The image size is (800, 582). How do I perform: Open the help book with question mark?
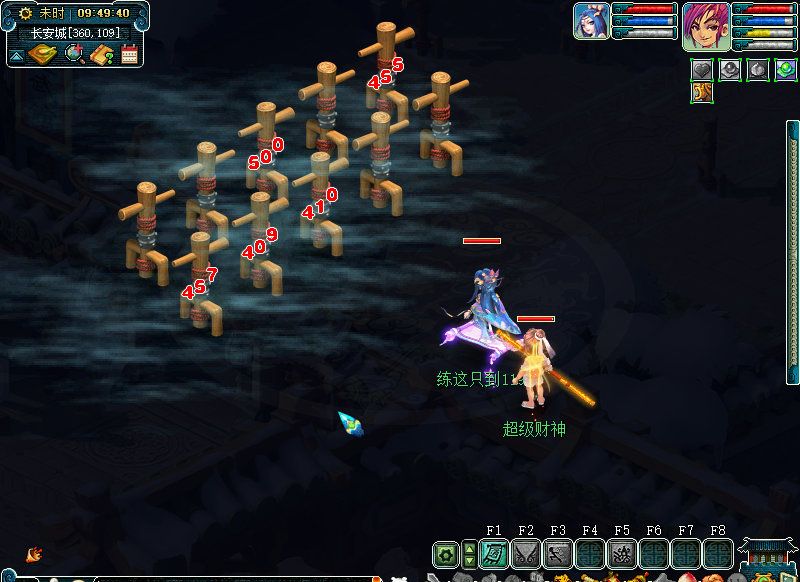[101, 54]
